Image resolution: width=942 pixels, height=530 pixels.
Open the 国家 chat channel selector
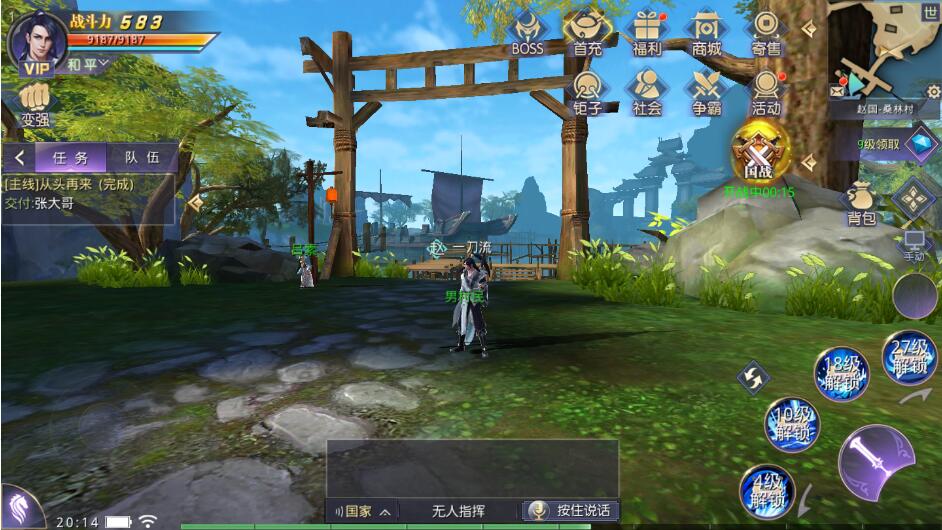362,510
